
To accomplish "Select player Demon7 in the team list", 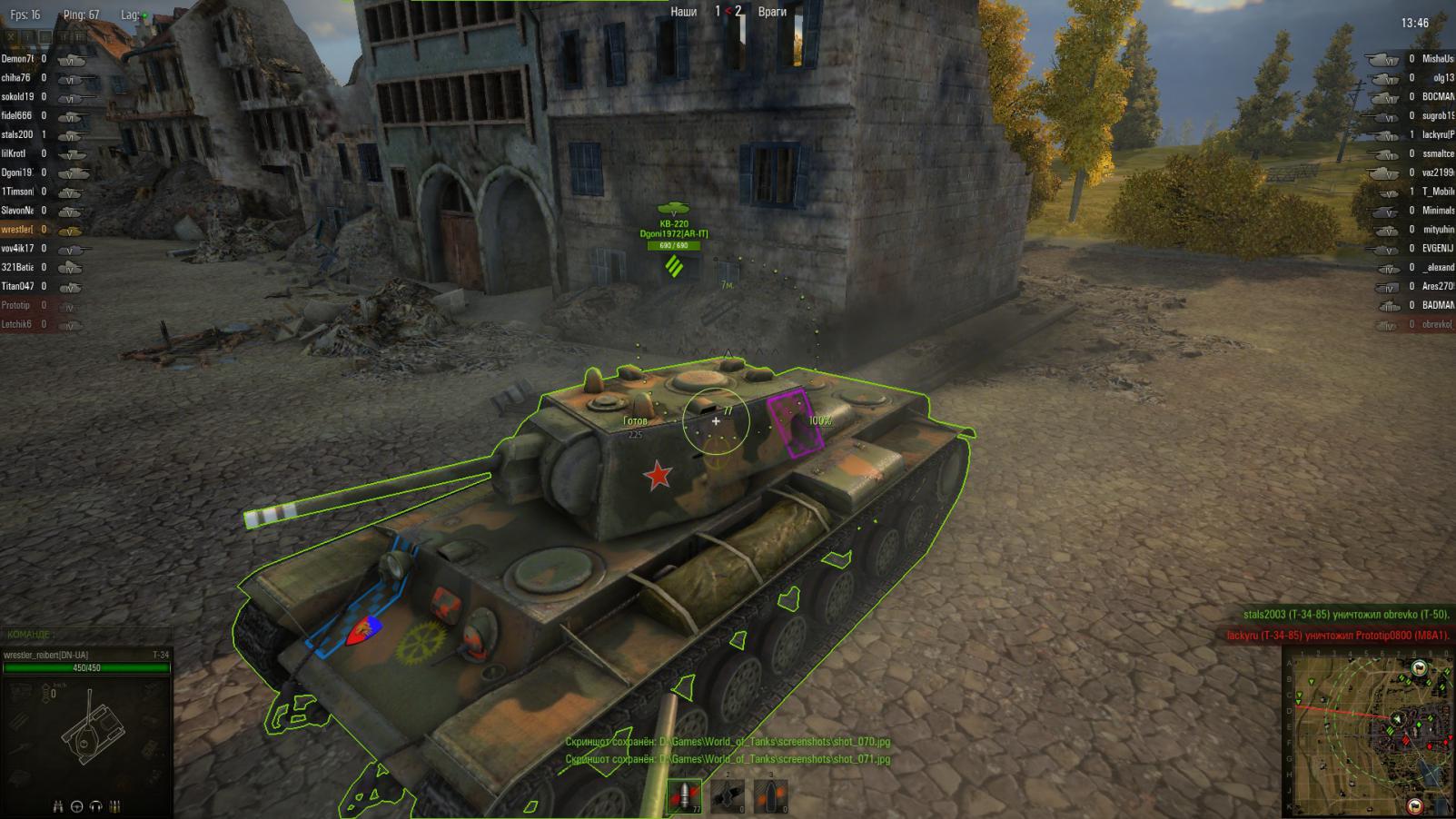I will coord(18,59).
